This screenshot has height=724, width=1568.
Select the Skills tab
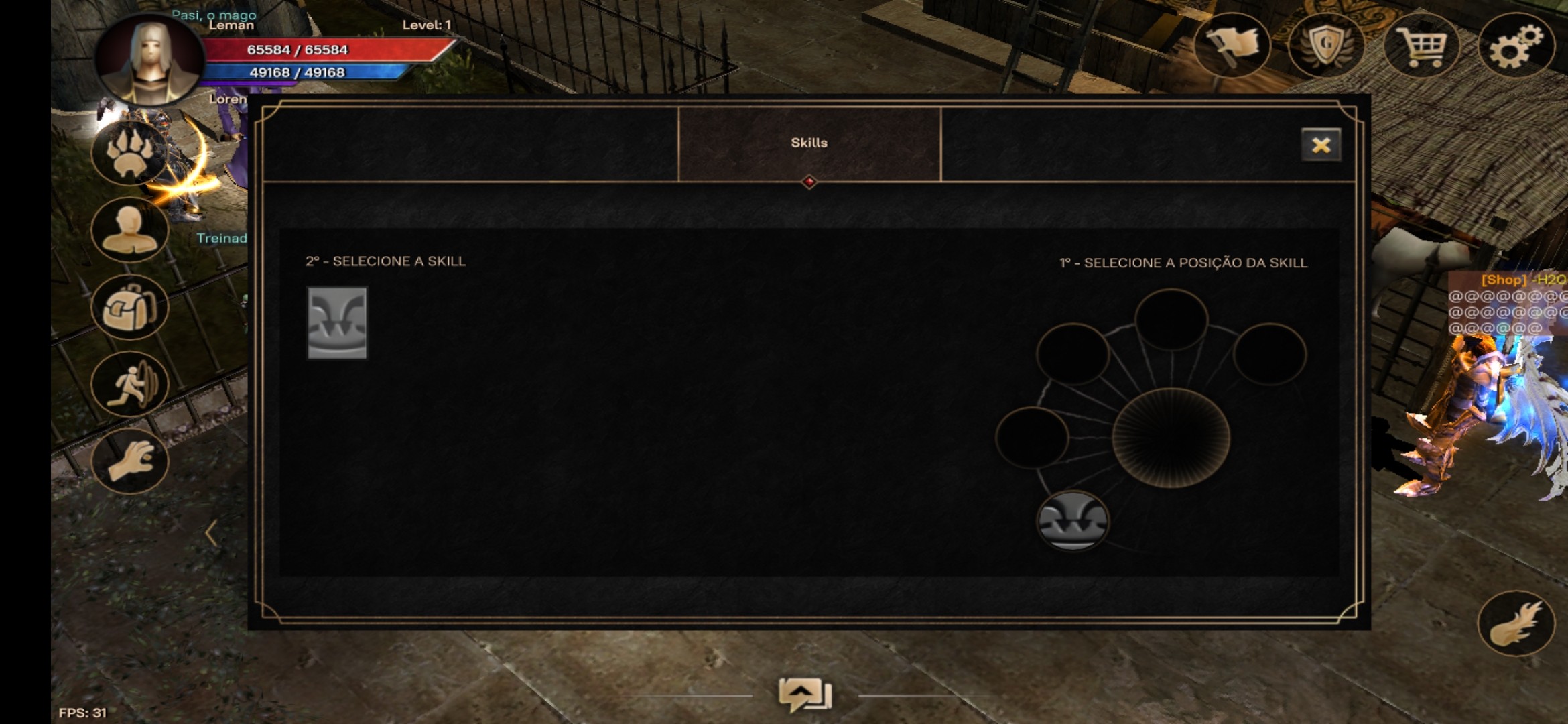click(x=809, y=143)
